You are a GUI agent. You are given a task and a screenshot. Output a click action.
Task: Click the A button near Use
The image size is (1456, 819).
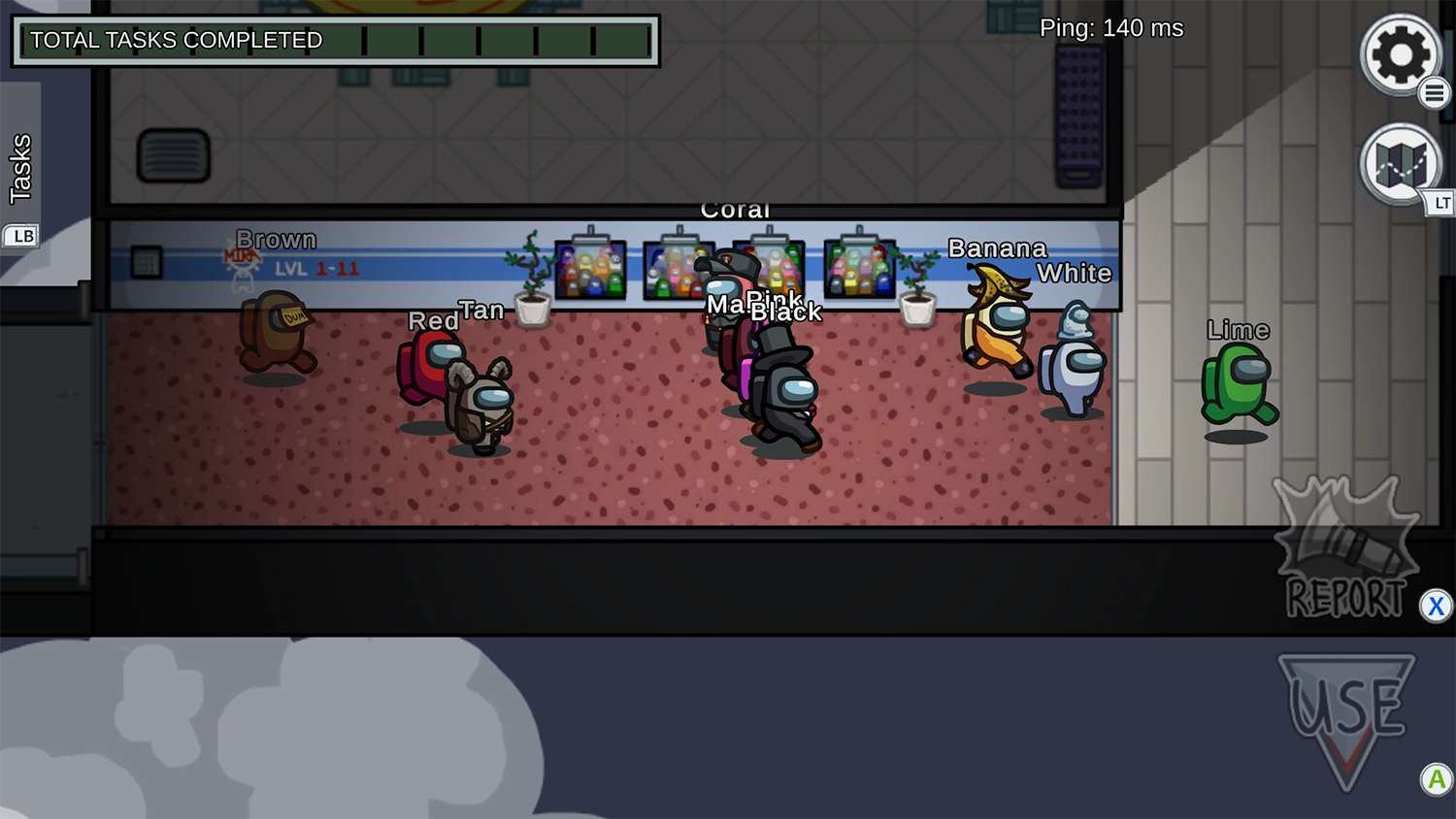pyautogui.click(x=1436, y=779)
